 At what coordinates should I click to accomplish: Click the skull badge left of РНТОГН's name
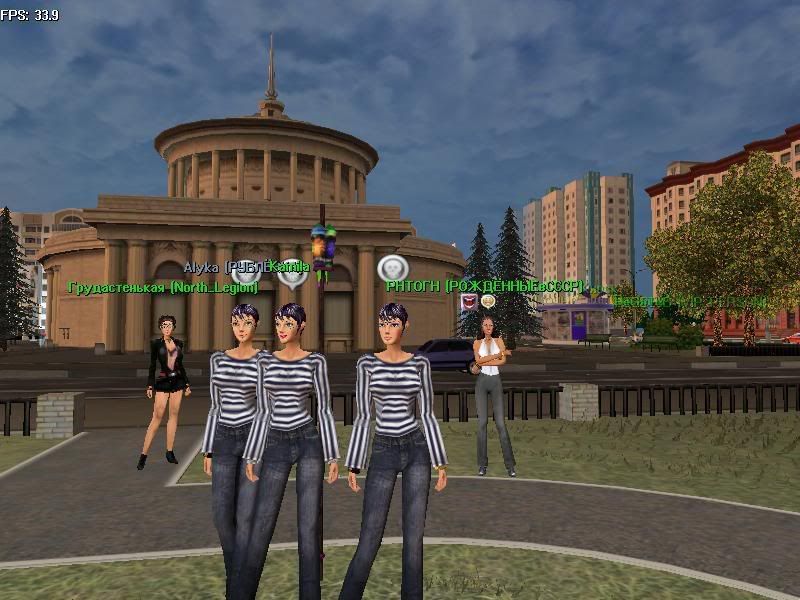coord(390,268)
